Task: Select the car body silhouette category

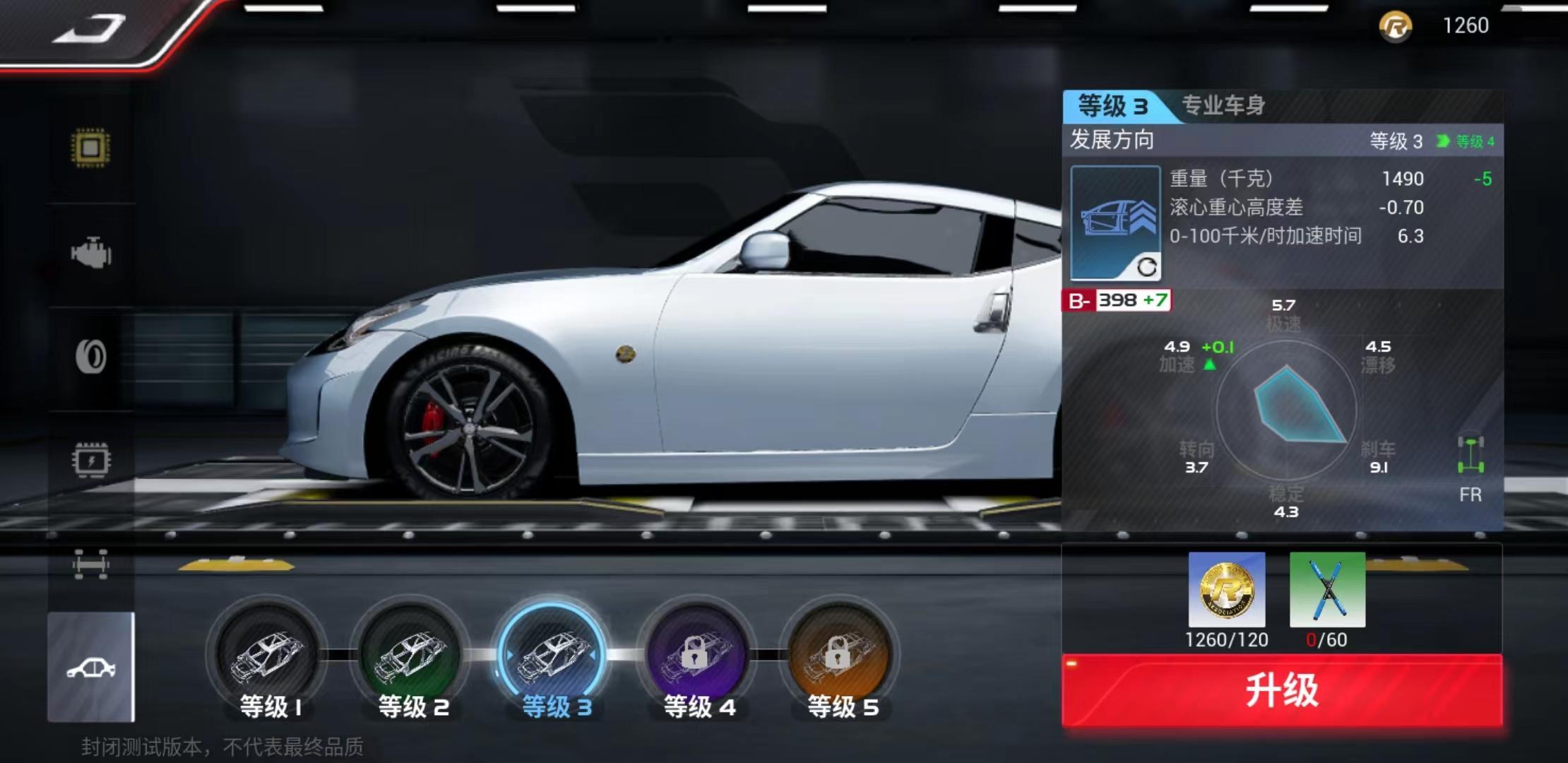Action: (91, 668)
